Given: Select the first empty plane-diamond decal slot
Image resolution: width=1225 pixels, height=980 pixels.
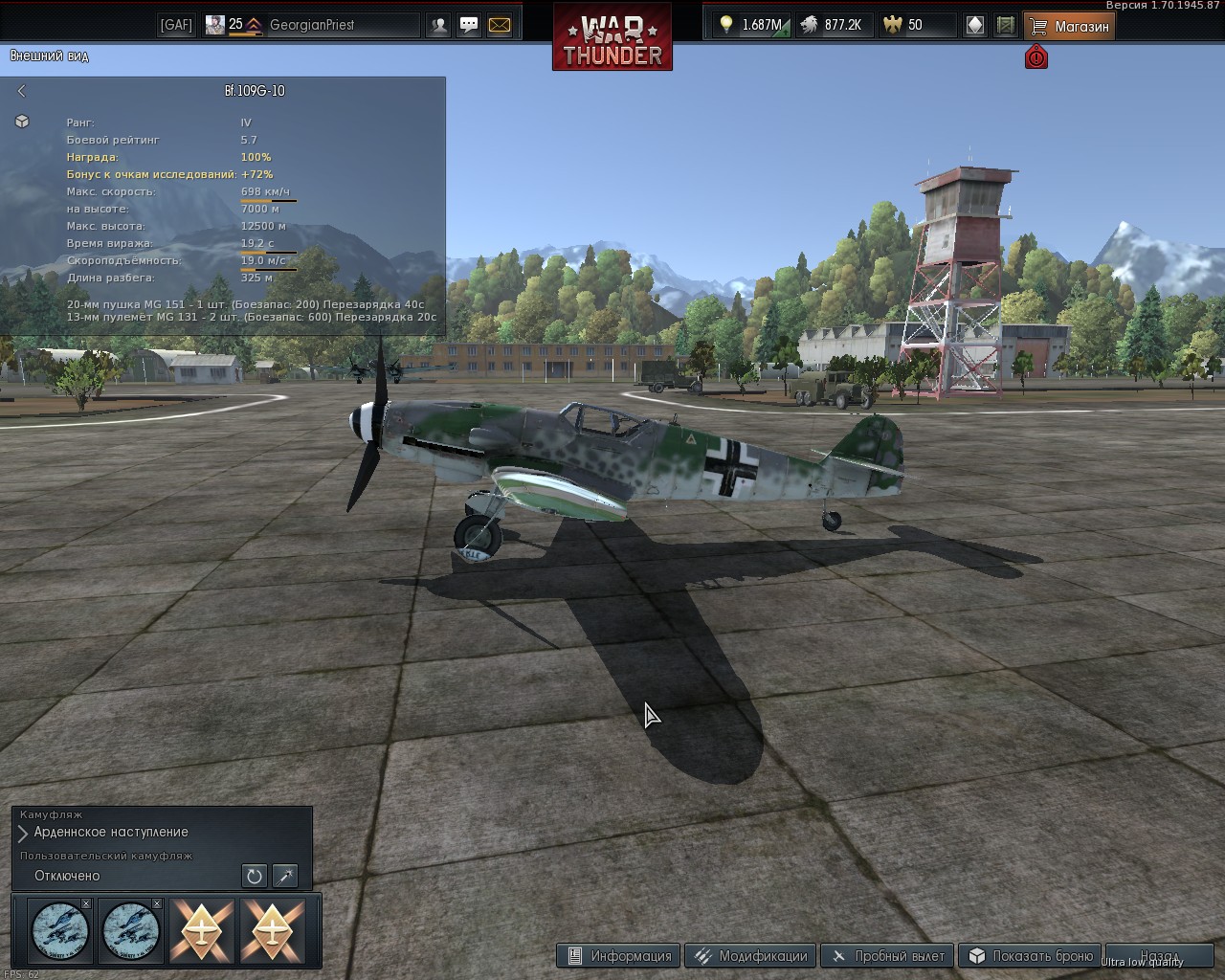Looking at the screenshot, I should (x=202, y=929).
